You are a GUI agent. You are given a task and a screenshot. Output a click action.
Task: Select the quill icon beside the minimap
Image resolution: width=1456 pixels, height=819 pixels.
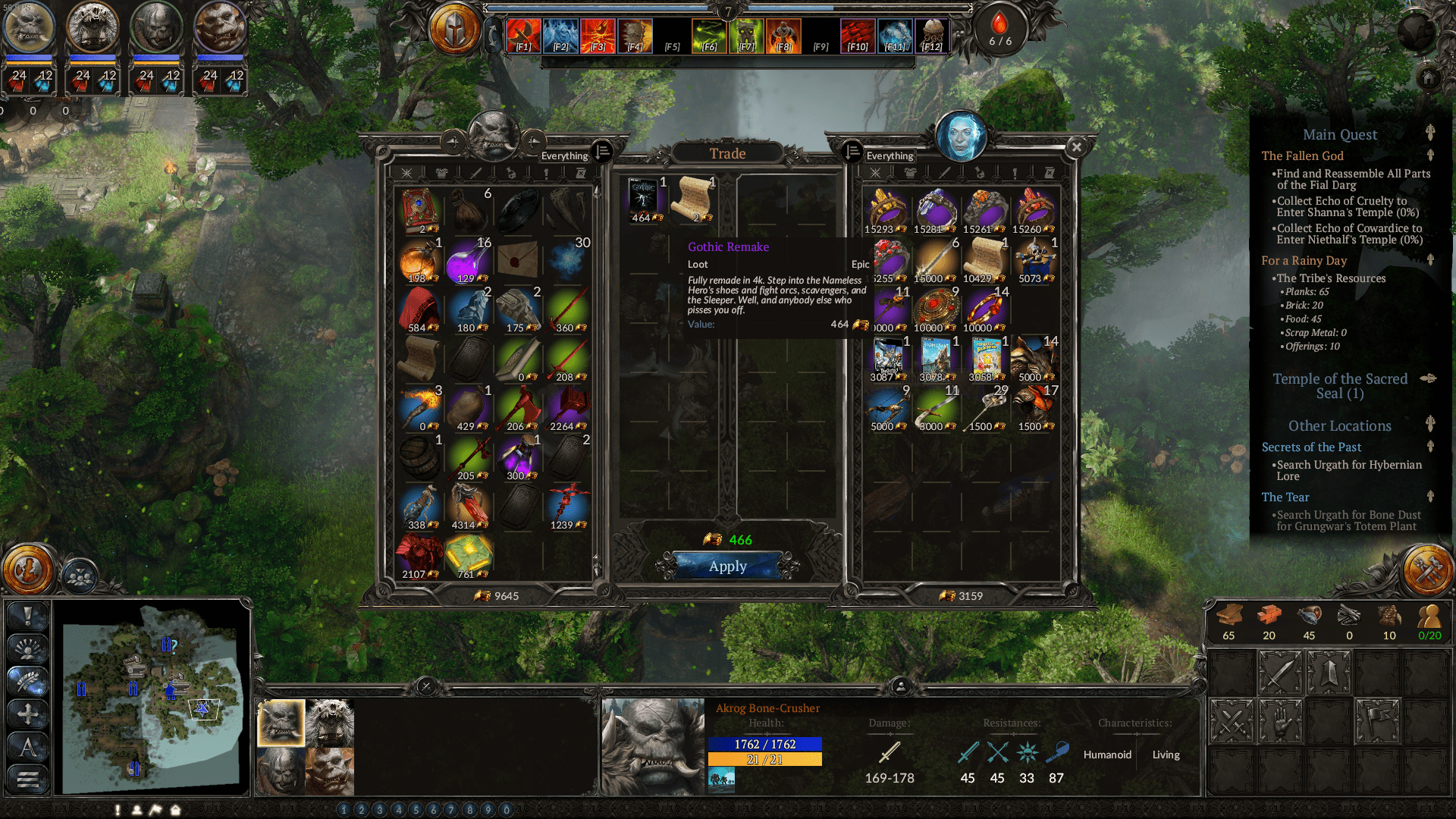tap(28, 679)
